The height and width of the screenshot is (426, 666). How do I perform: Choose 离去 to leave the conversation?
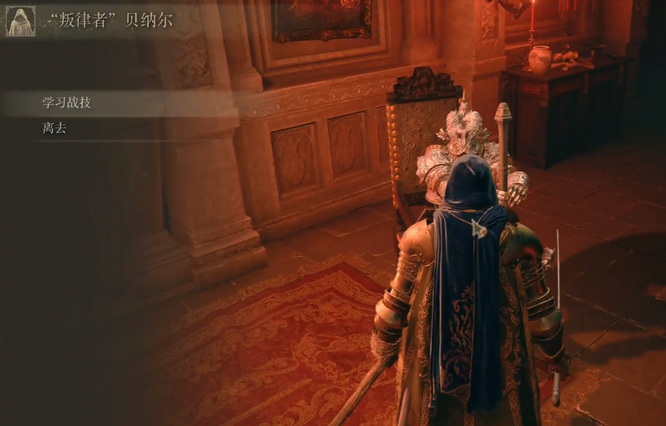pyautogui.click(x=55, y=129)
